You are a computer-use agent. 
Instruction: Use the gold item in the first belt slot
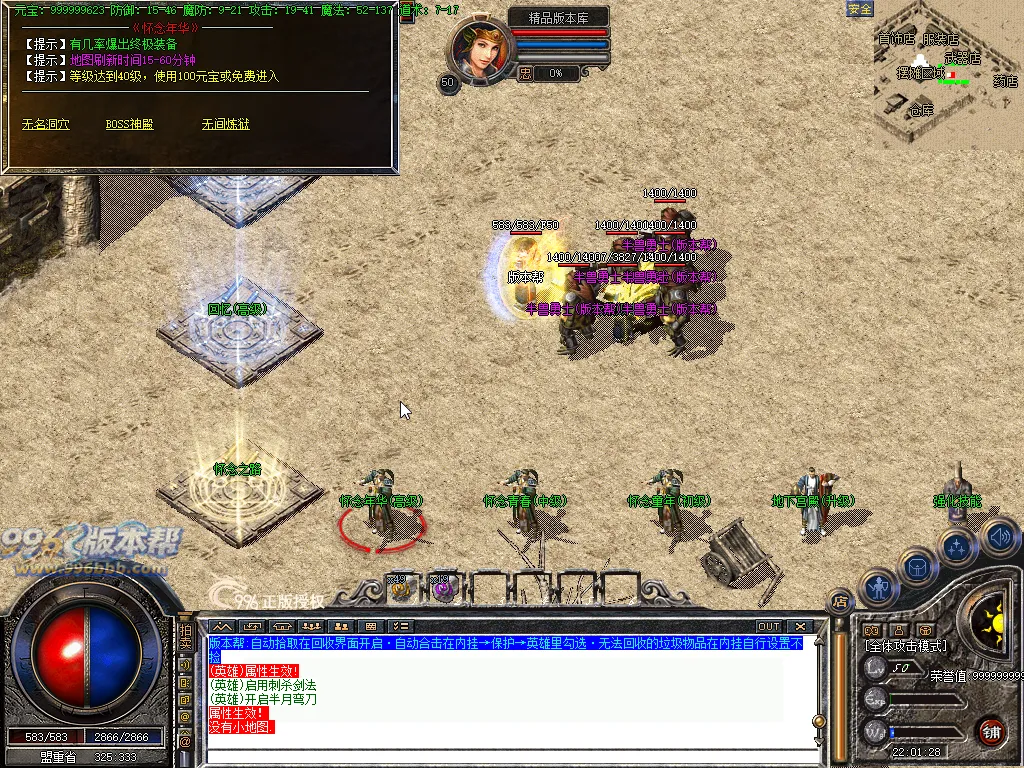pyautogui.click(x=402, y=591)
